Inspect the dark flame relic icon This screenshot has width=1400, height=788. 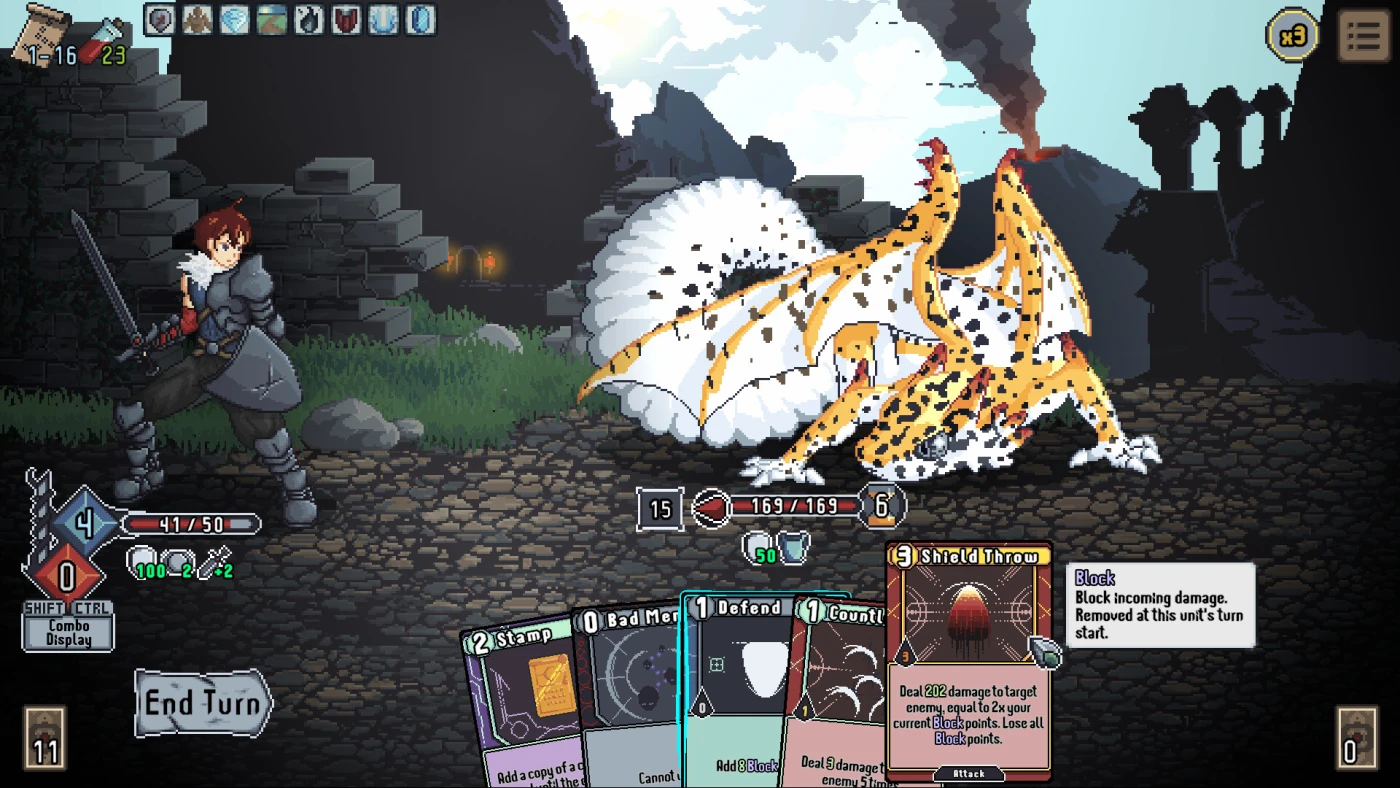308,20
